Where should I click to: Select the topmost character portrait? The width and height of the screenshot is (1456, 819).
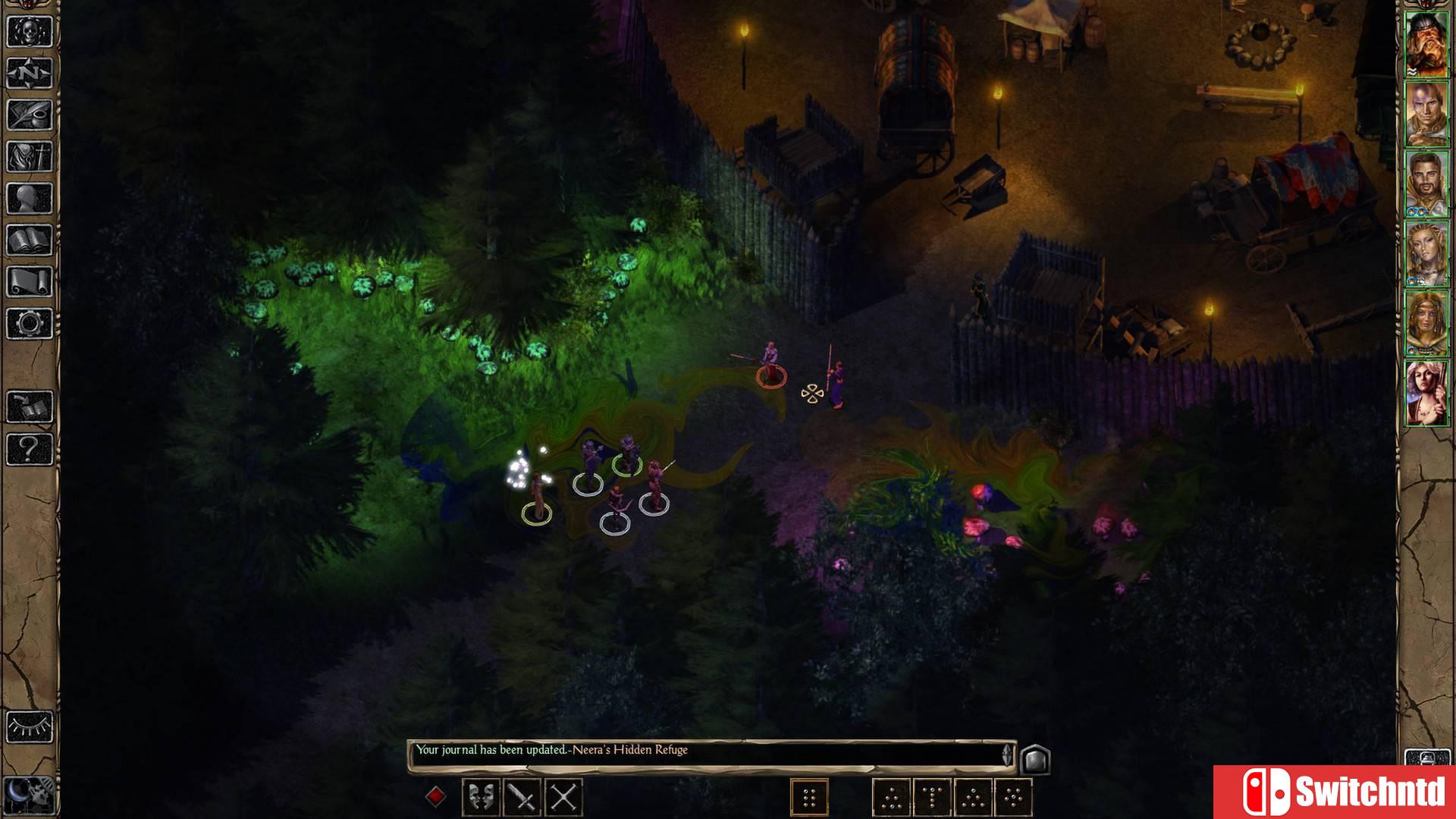[x=1428, y=42]
